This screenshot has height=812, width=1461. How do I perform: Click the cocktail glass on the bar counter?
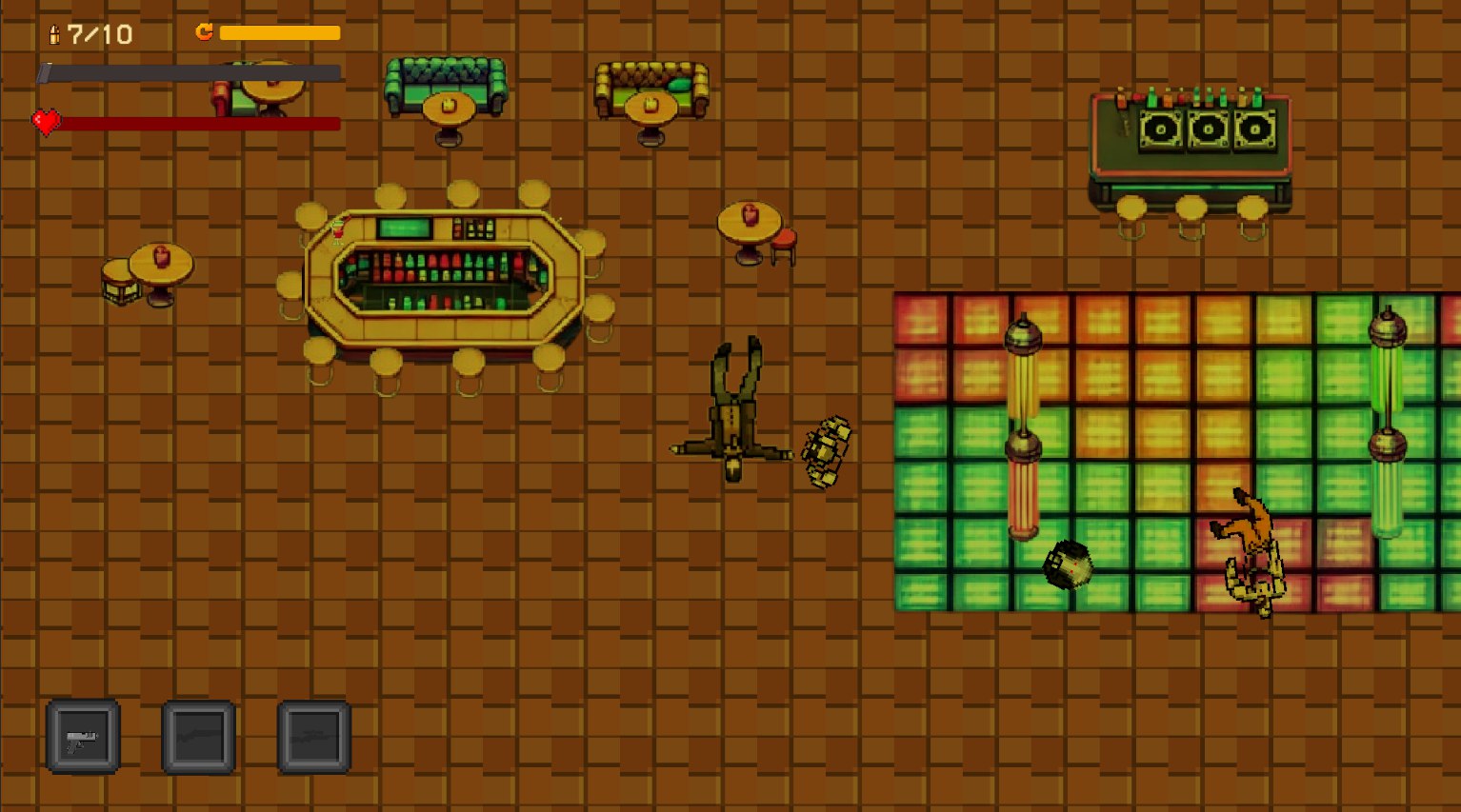[337, 231]
